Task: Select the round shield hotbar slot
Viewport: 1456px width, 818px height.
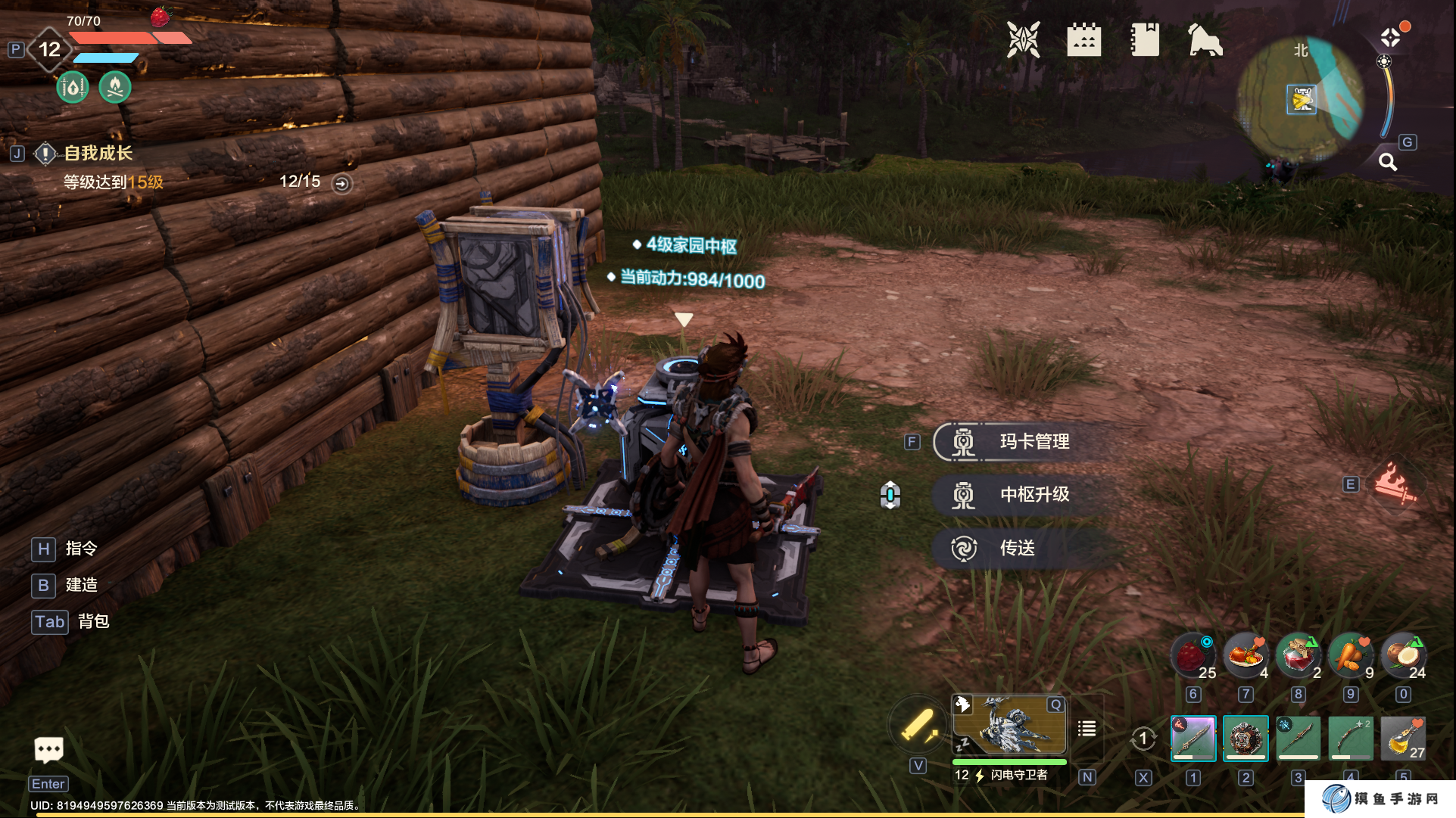Action: point(1246,738)
